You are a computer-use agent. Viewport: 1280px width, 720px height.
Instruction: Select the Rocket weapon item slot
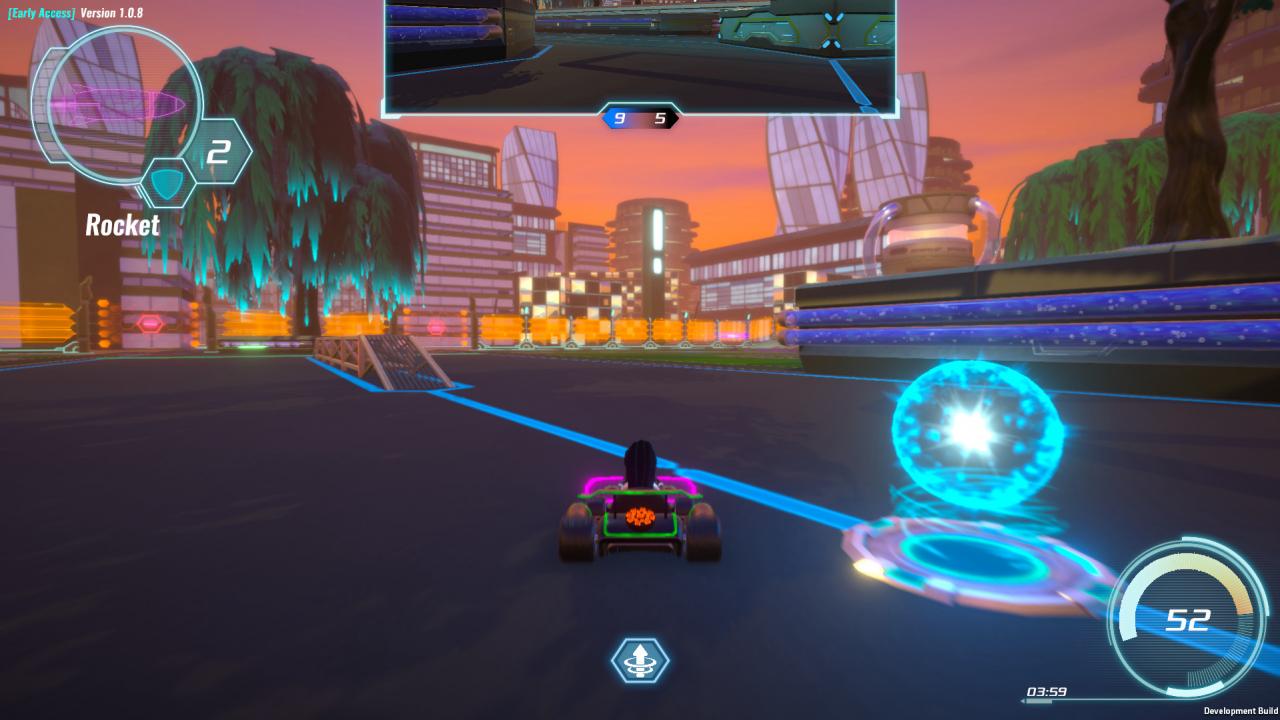coord(116,102)
